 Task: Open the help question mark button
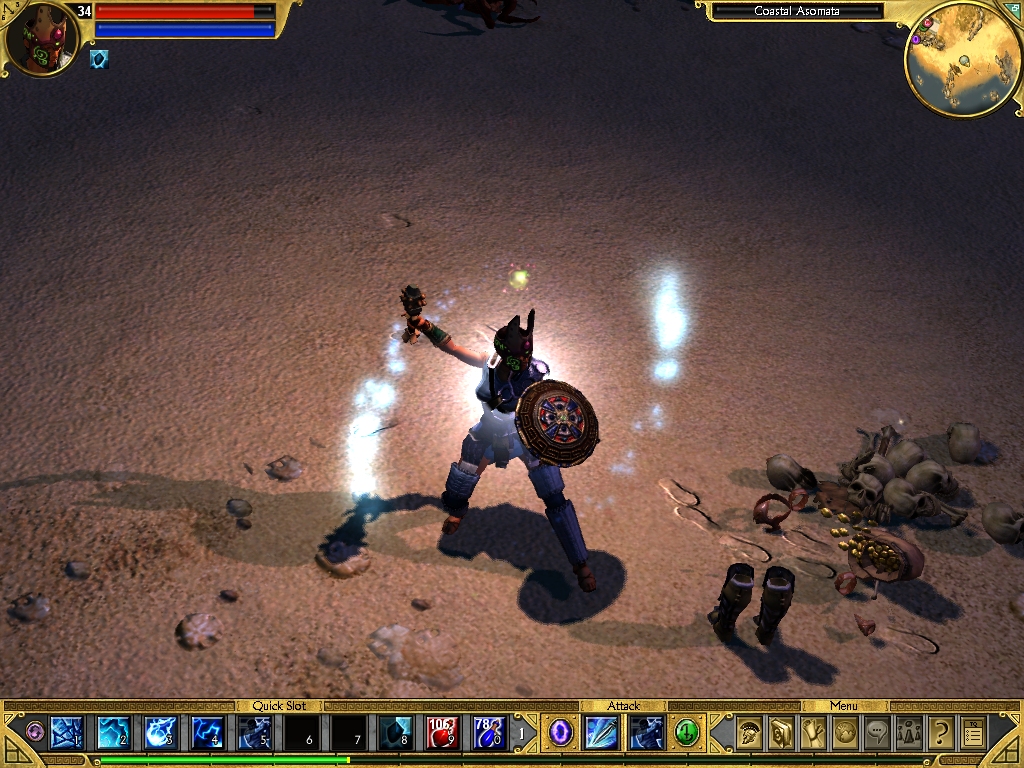click(940, 734)
